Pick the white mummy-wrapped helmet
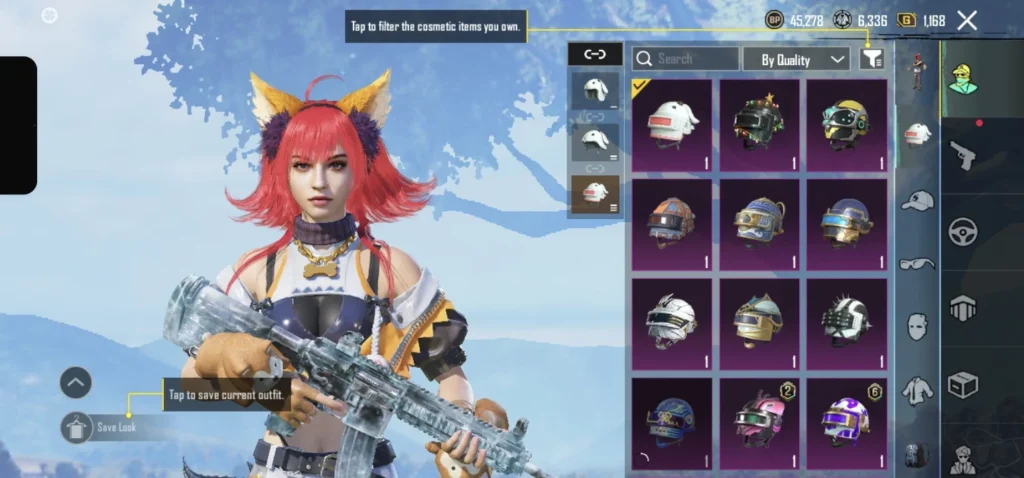Viewport: 1024px width, 478px height. (672, 324)
